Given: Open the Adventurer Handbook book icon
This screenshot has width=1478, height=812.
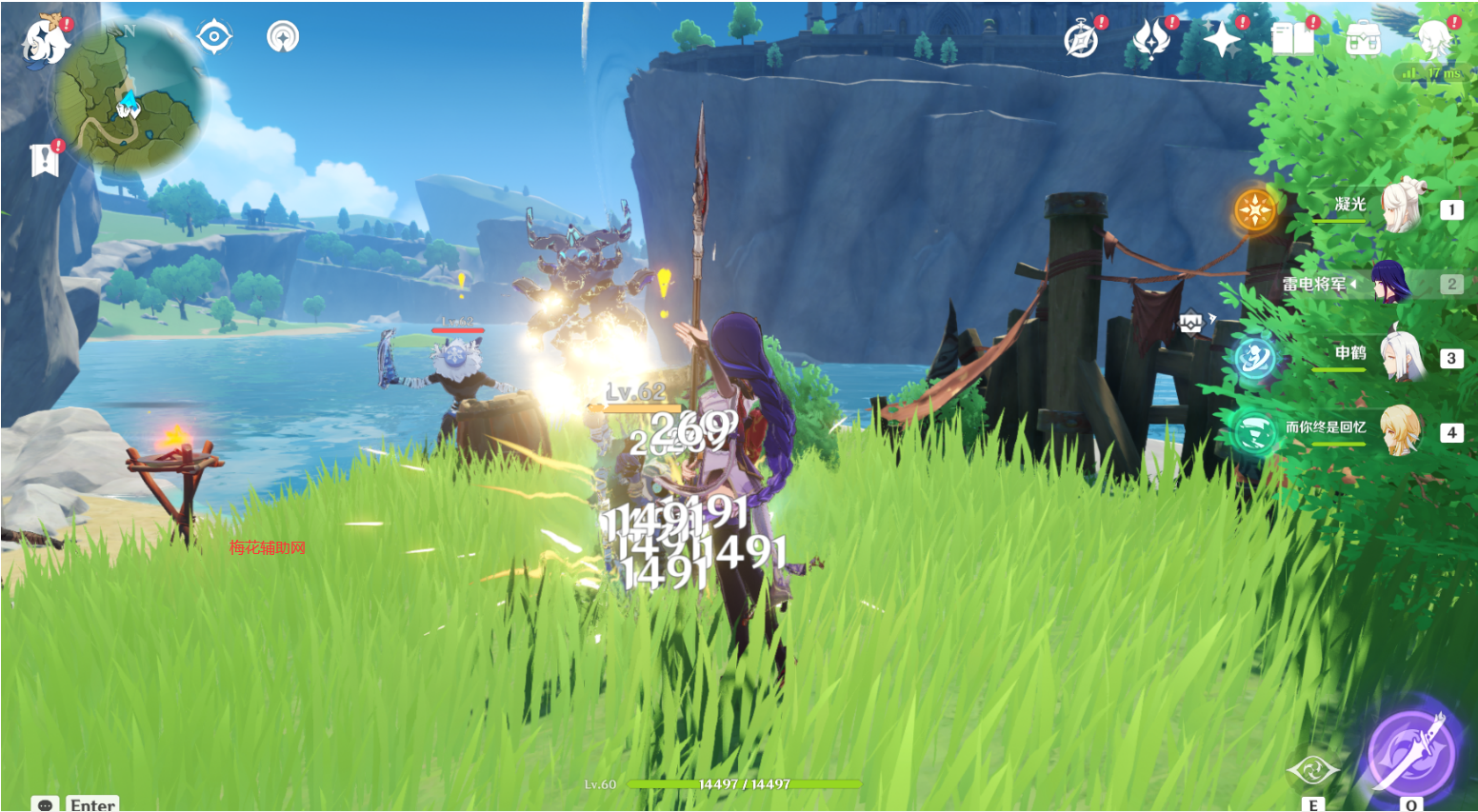Looking at the screenshot, I should 1292,40.
